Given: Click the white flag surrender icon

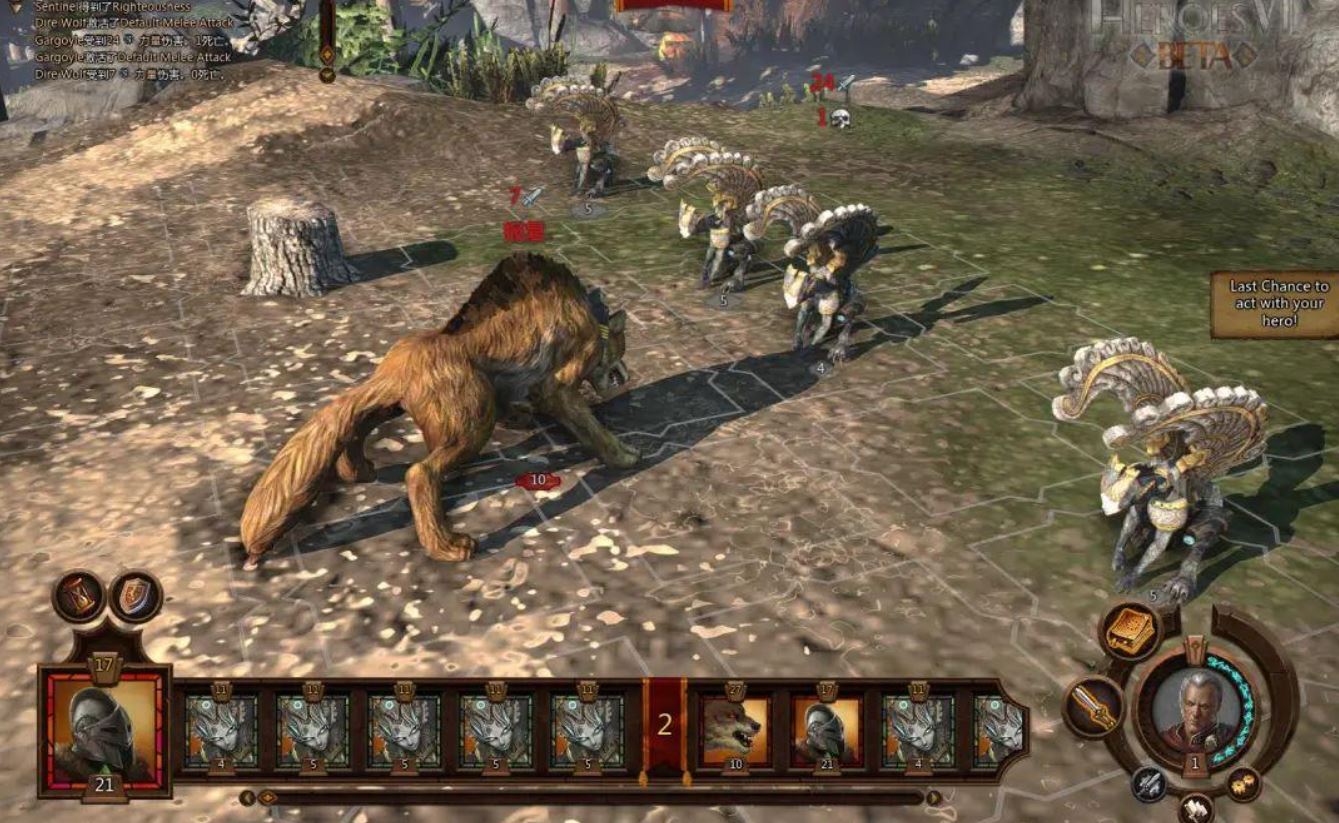Looking at the screenshot, I should (1196, 807).
